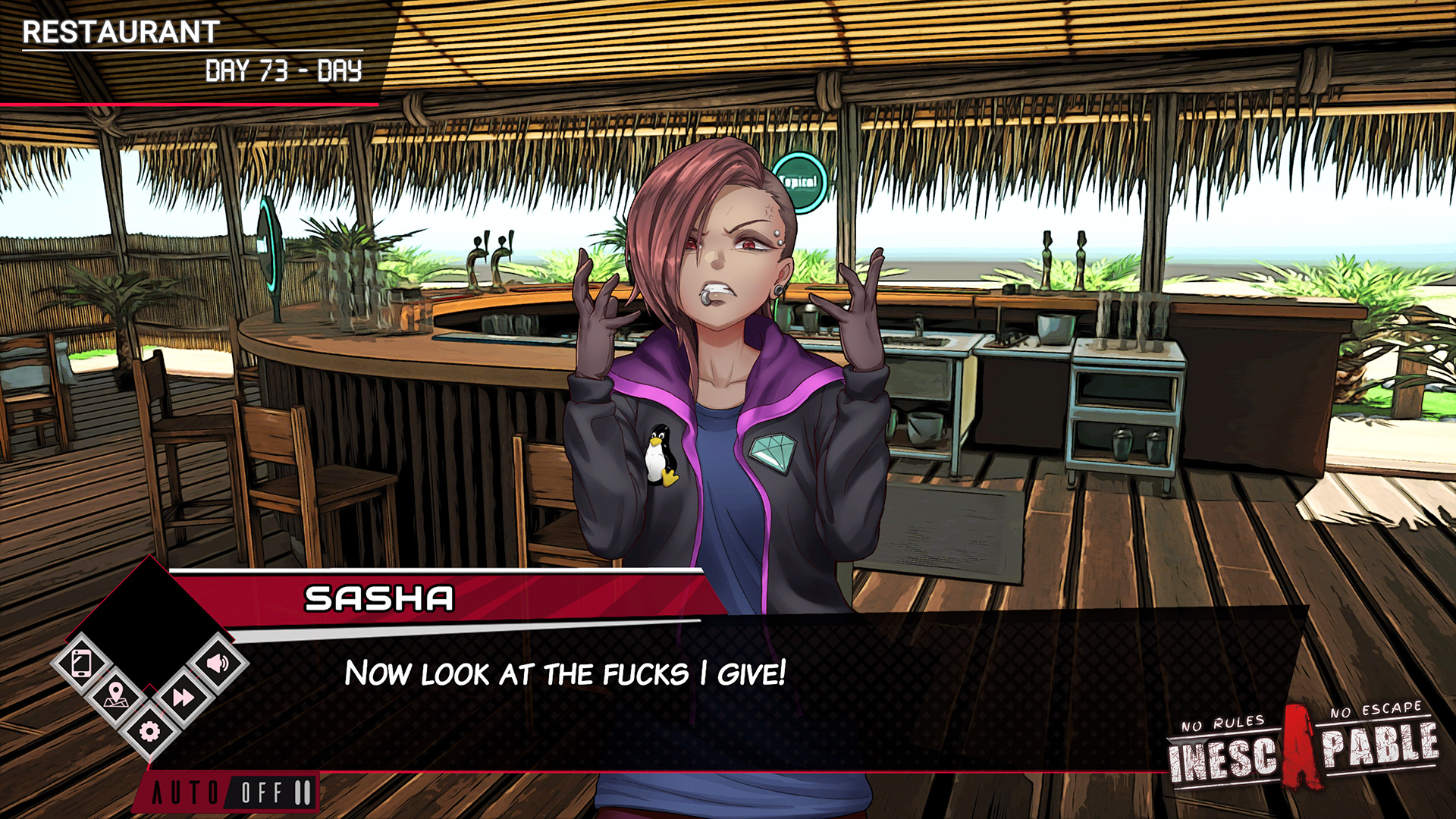1456x819 pixels.
Task: Activate the fast-forward skip button
Action: point(183,697)
